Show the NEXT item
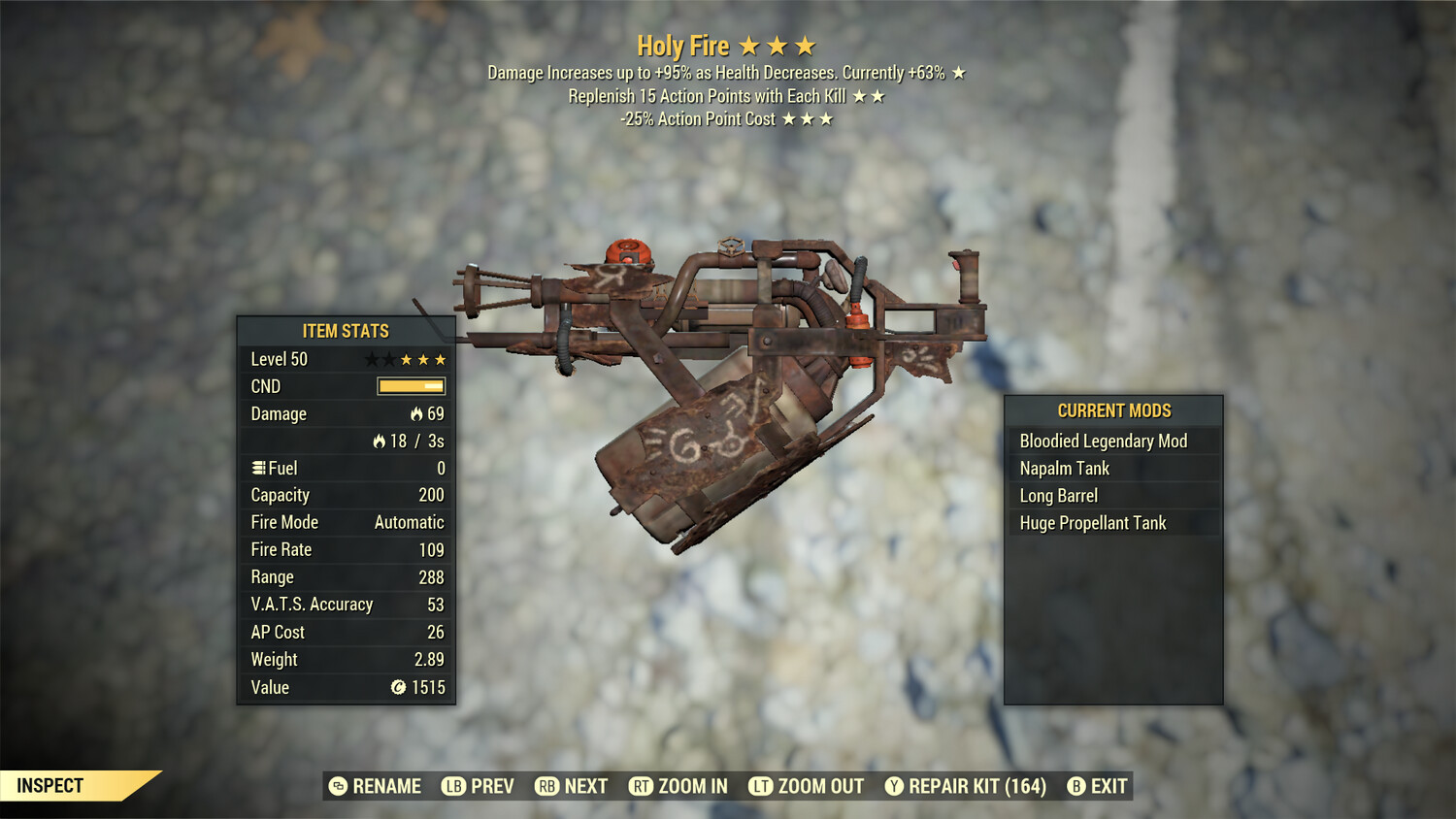The image size is (1456, 819). point(572,786)
